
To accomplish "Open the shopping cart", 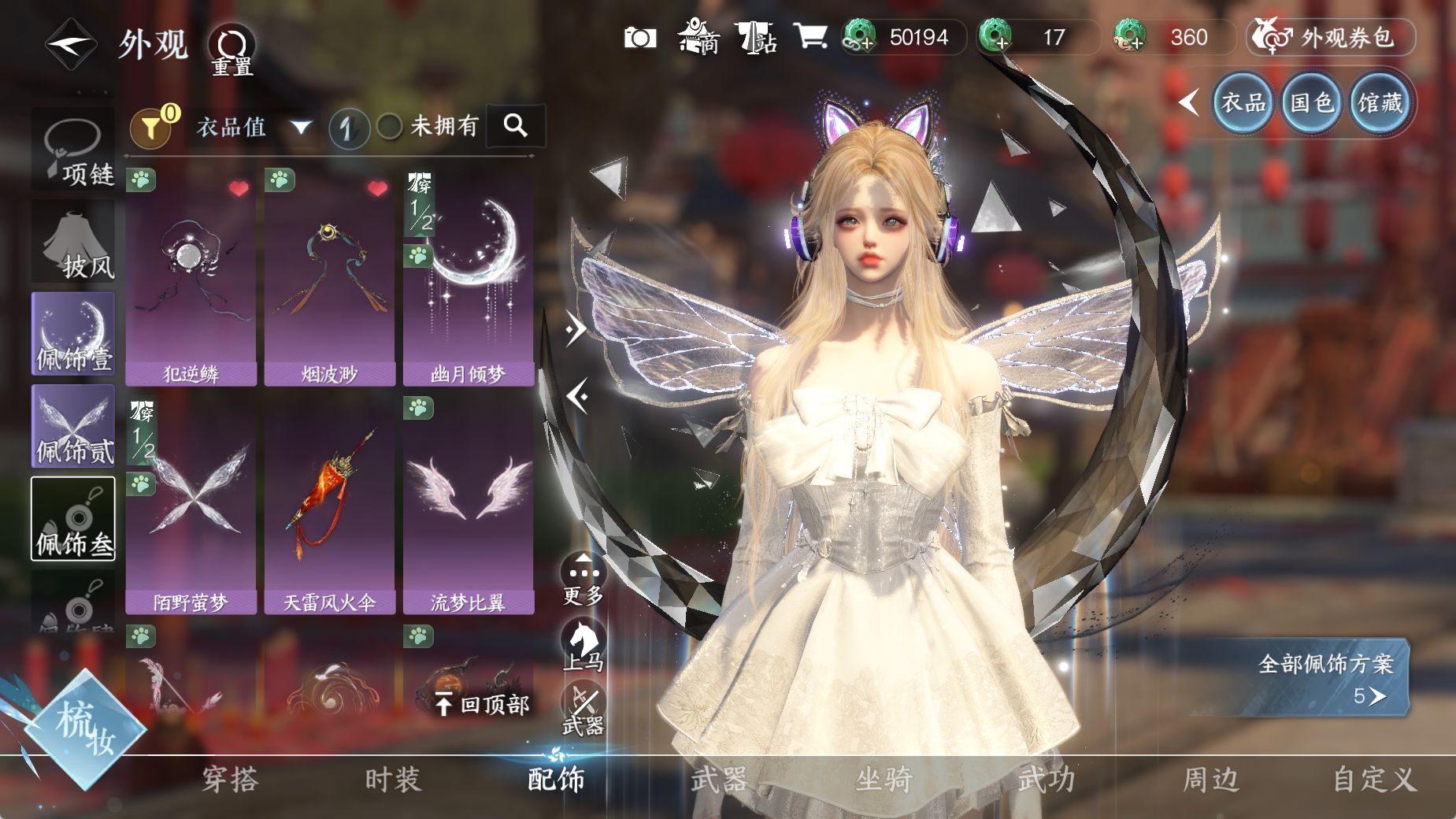I will [810, 36].
